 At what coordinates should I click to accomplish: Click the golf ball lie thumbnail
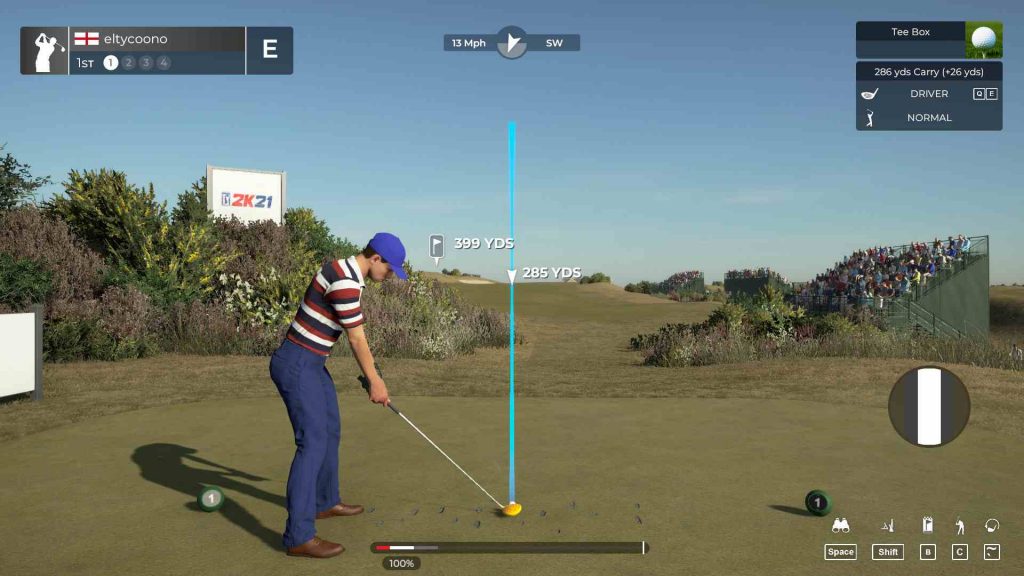click(x=984, y=40)
